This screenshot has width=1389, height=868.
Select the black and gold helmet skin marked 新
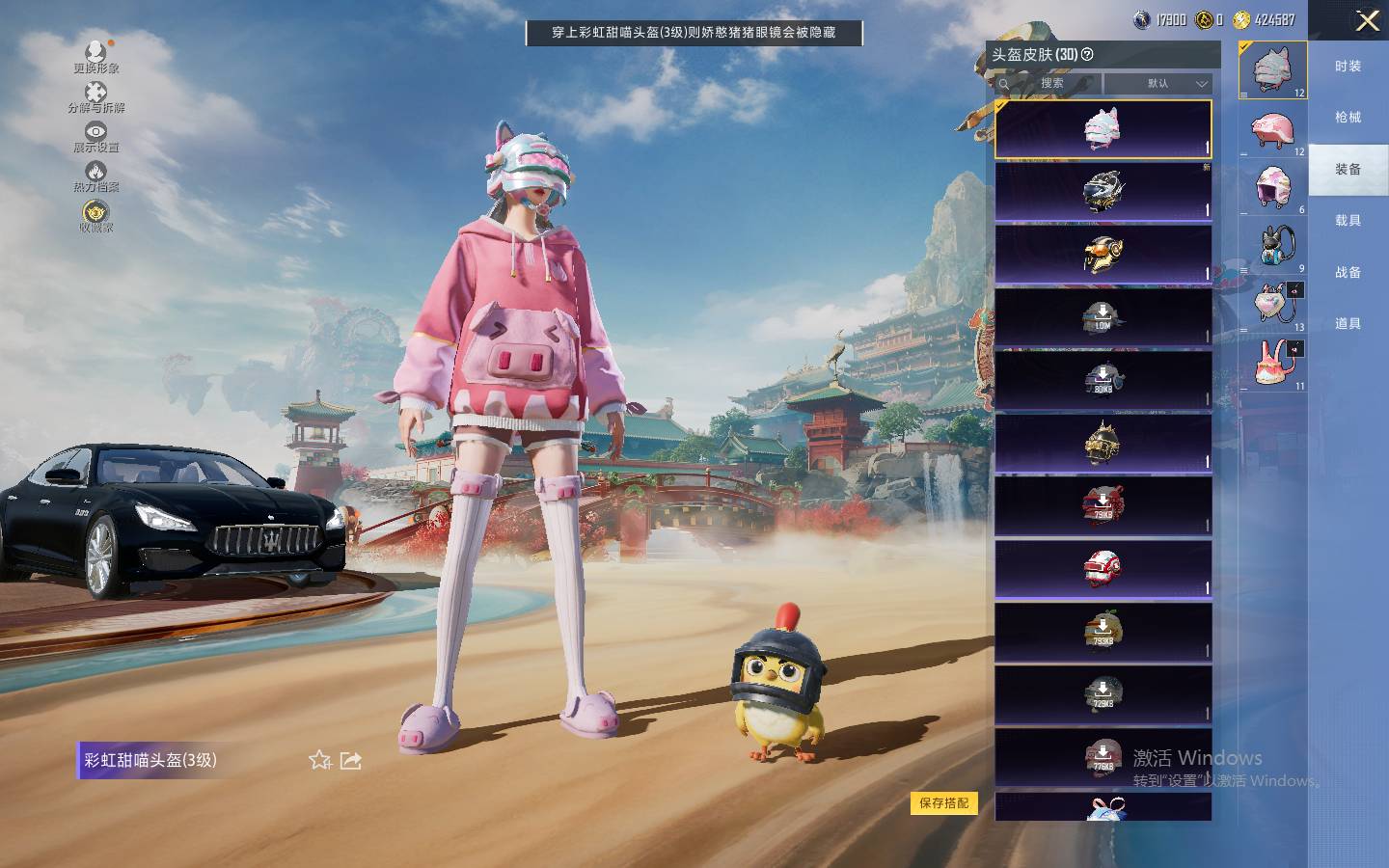[1103, 191]
